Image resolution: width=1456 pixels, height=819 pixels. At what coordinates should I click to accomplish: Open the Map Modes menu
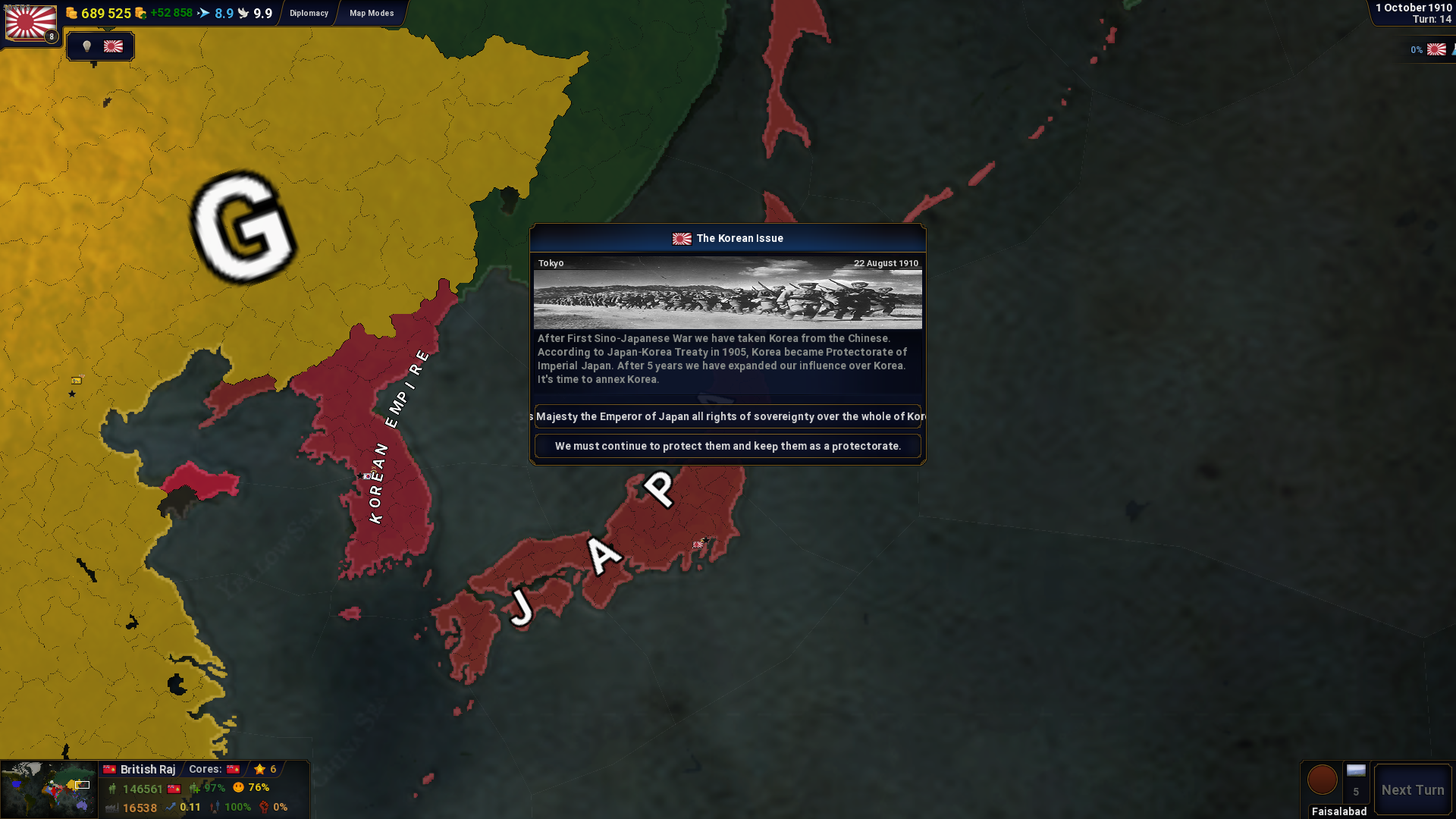[x=372, y=13]
